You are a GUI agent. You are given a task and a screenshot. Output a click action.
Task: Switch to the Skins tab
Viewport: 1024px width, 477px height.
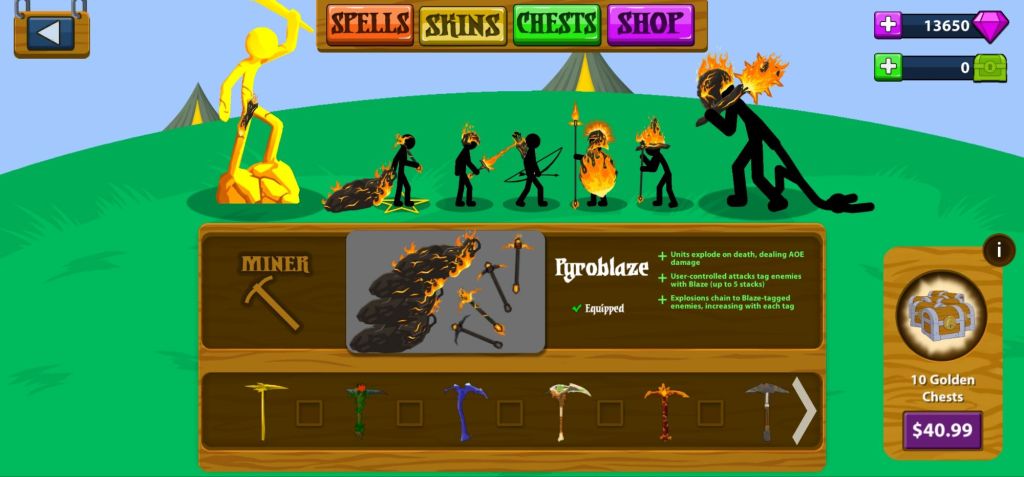click(x=462, y=23)
